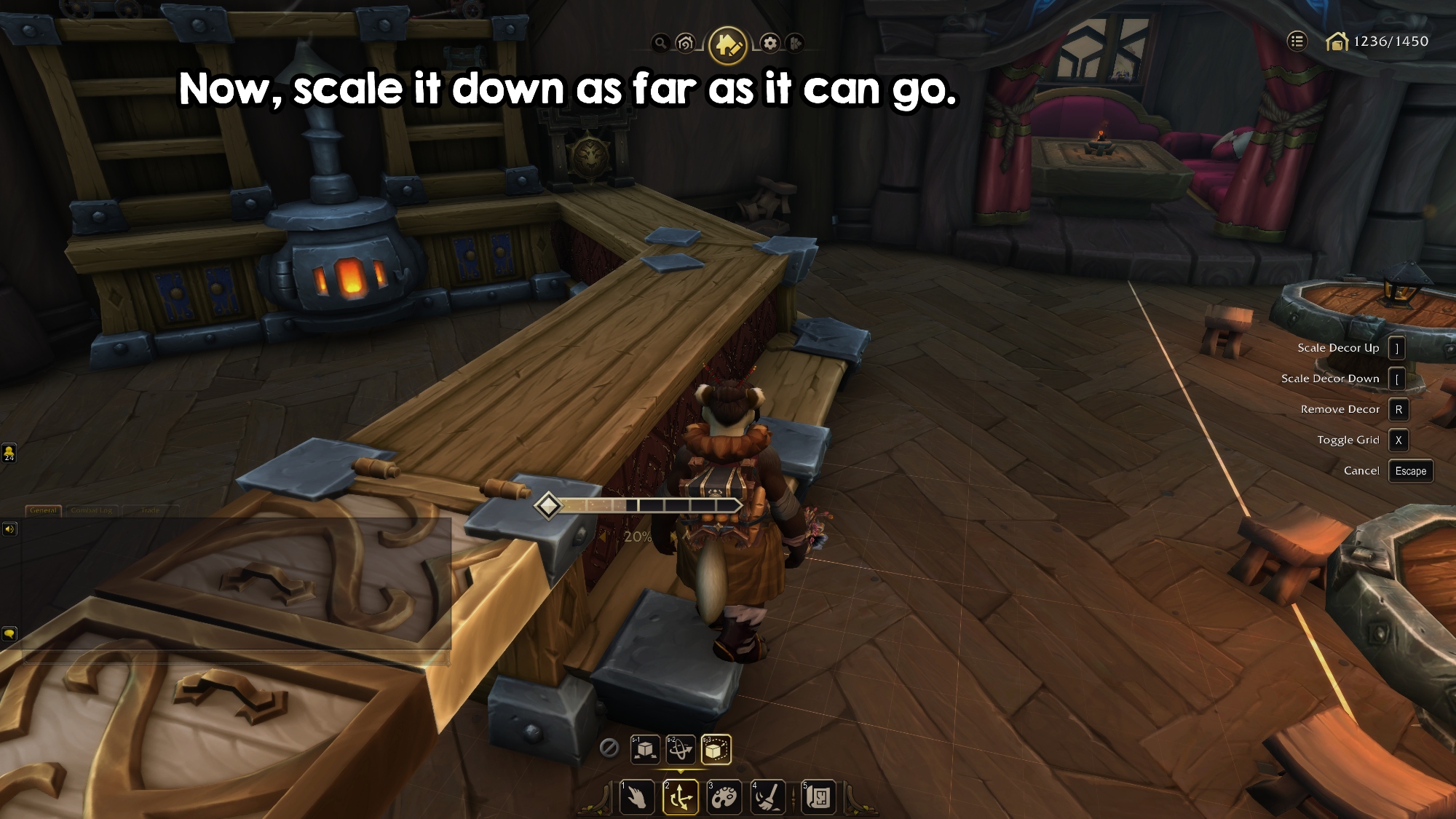
Task: Open the Trade chat tab
Action: click(x=150, y=510)
